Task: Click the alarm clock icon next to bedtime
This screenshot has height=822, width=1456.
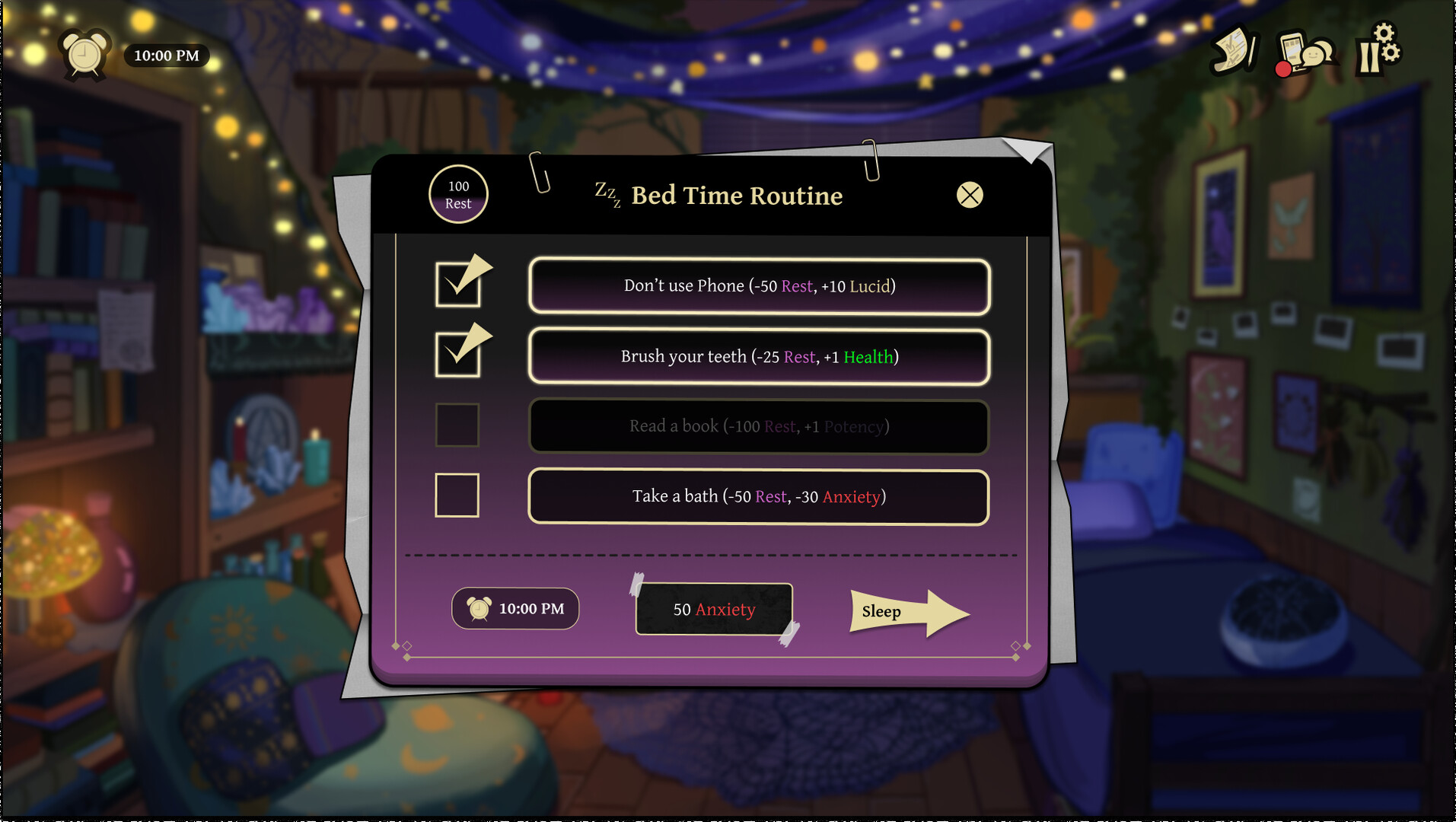Action: coord(478,608)
